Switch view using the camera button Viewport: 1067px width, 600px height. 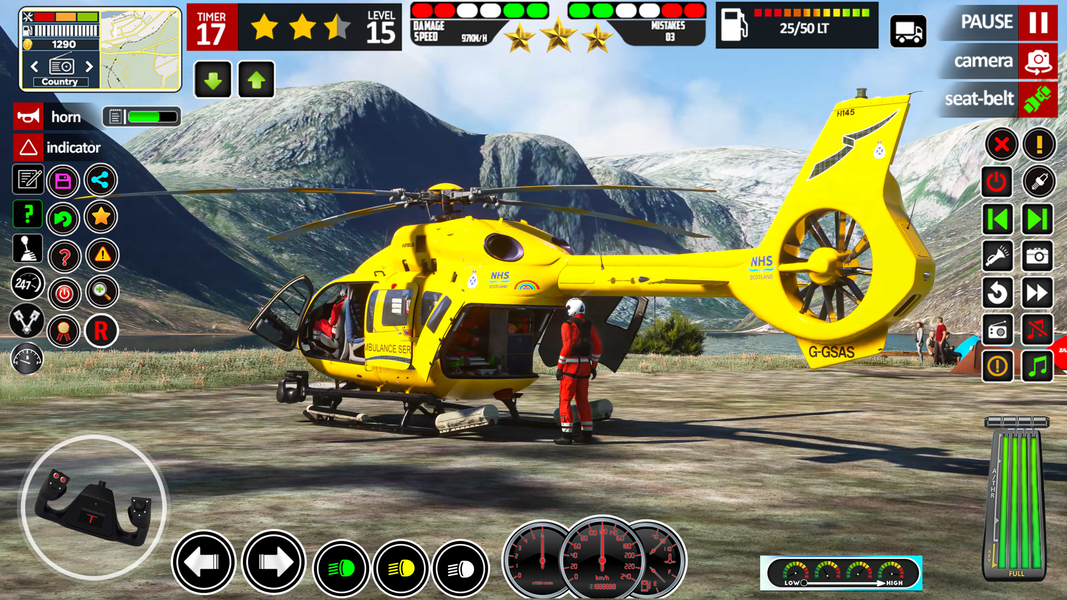click(1038, 61)
